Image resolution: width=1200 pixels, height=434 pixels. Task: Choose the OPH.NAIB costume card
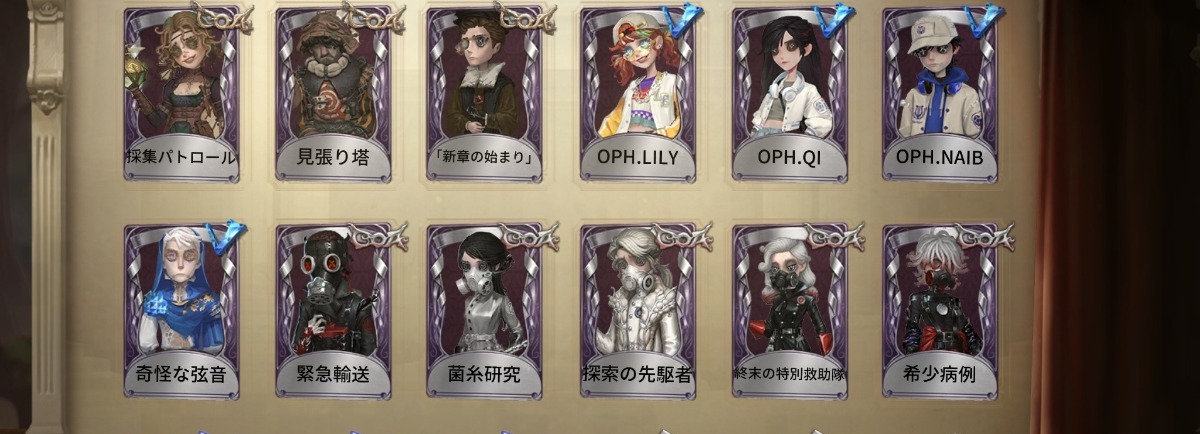[x=940, y=95]
